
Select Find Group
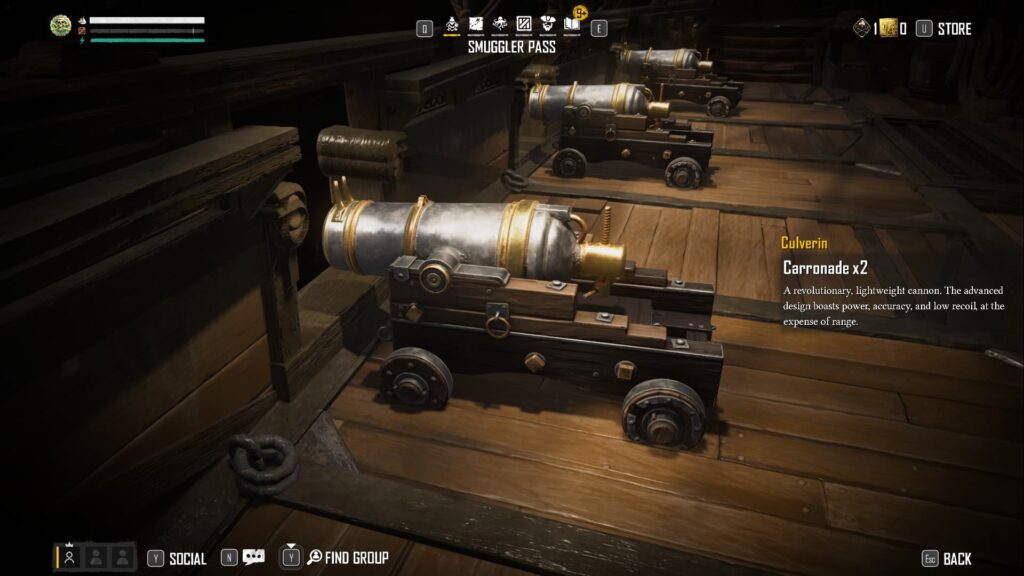coord(347,557)
